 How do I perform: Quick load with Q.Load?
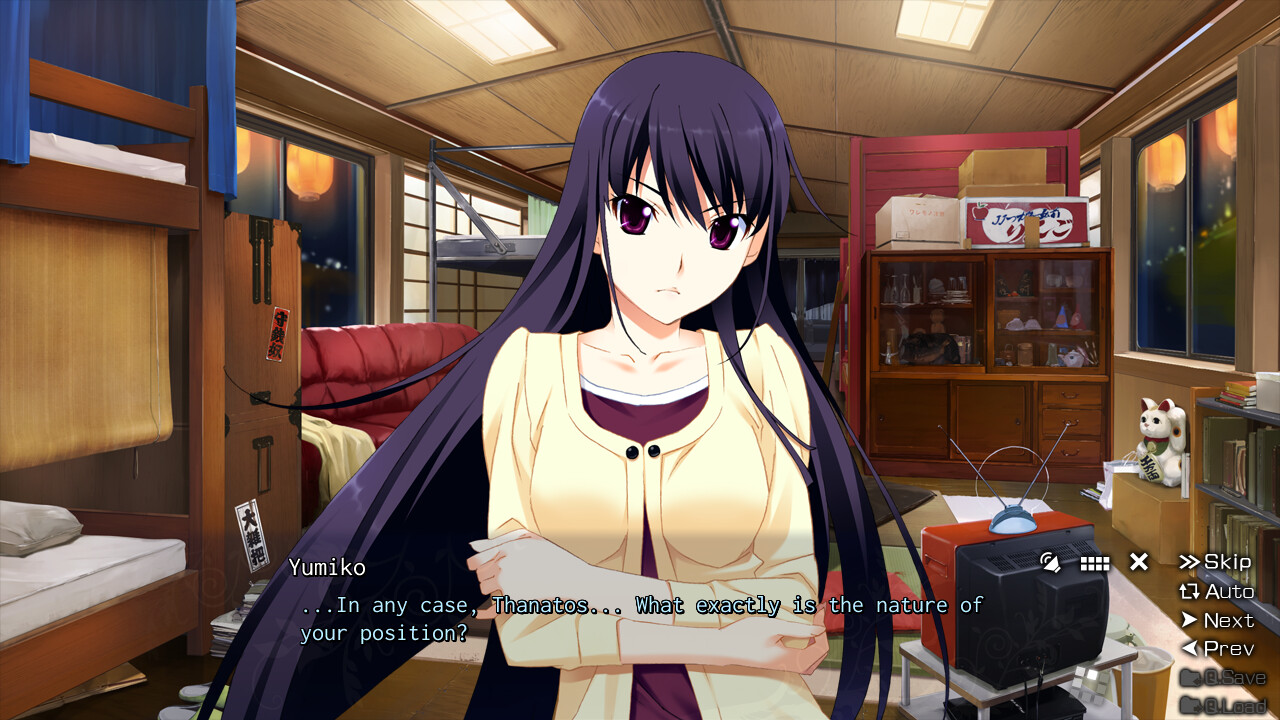(x=1223, y=705)
